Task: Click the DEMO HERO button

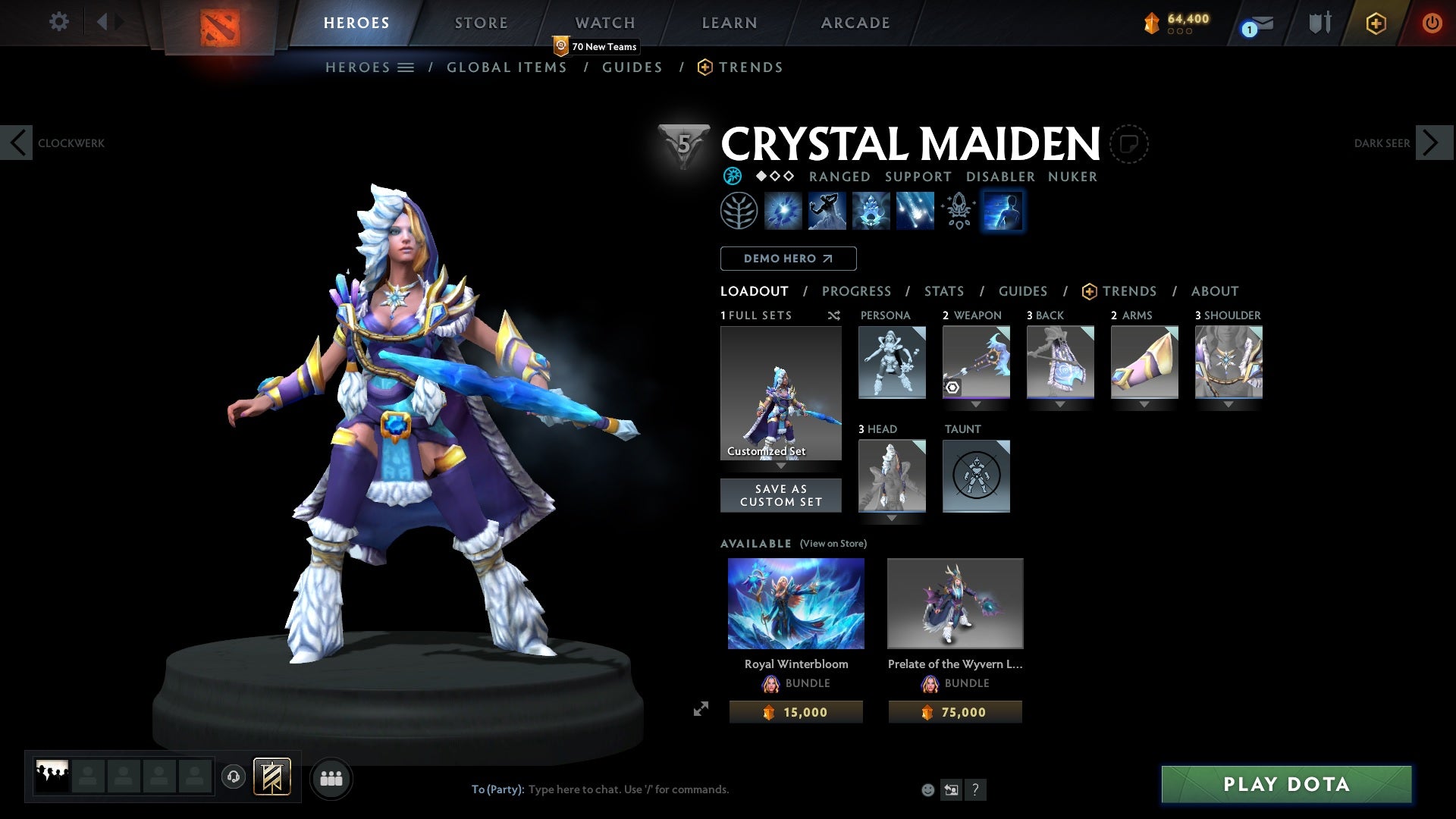Action: pos(788,259)
